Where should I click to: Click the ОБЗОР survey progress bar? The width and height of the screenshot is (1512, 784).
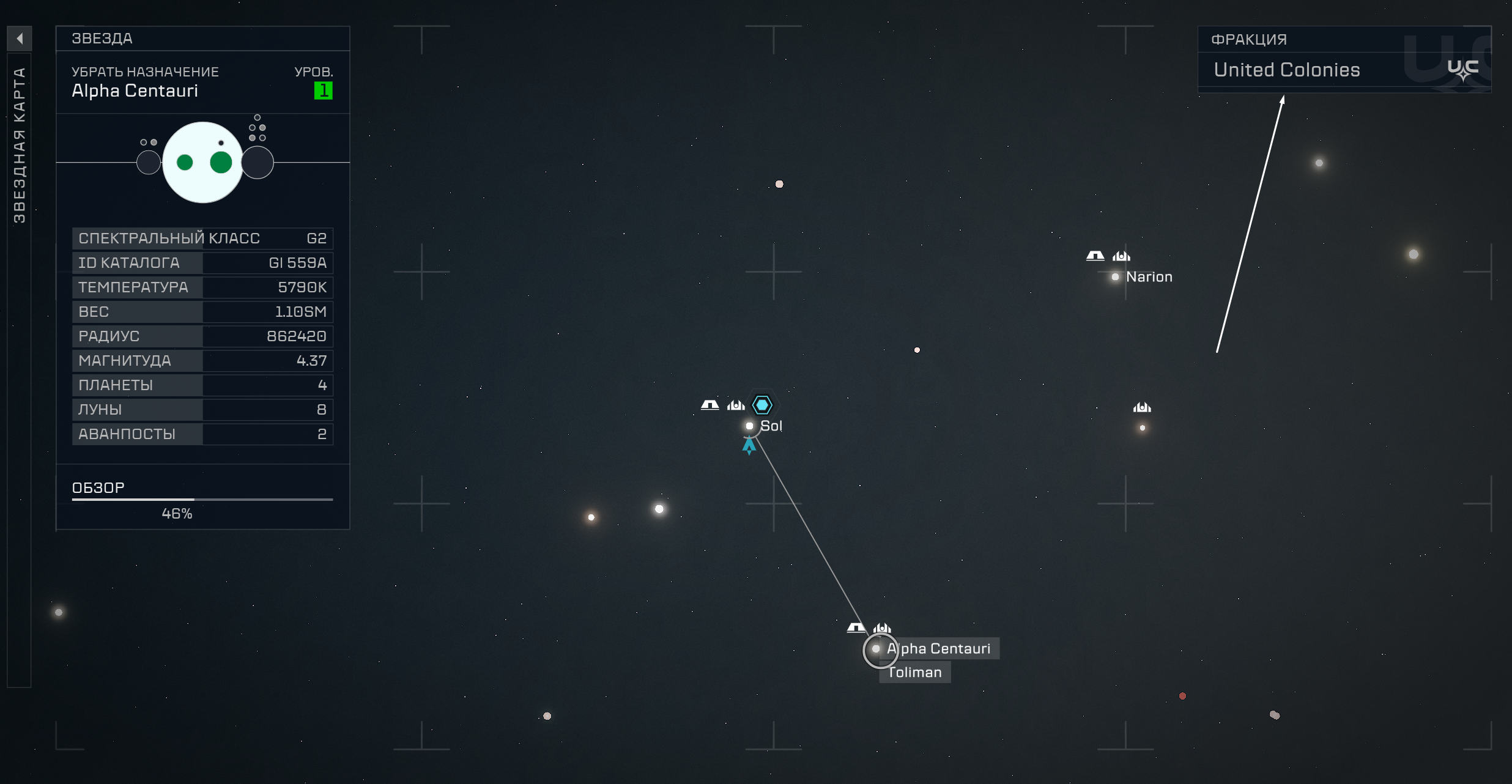coord(202,500)
